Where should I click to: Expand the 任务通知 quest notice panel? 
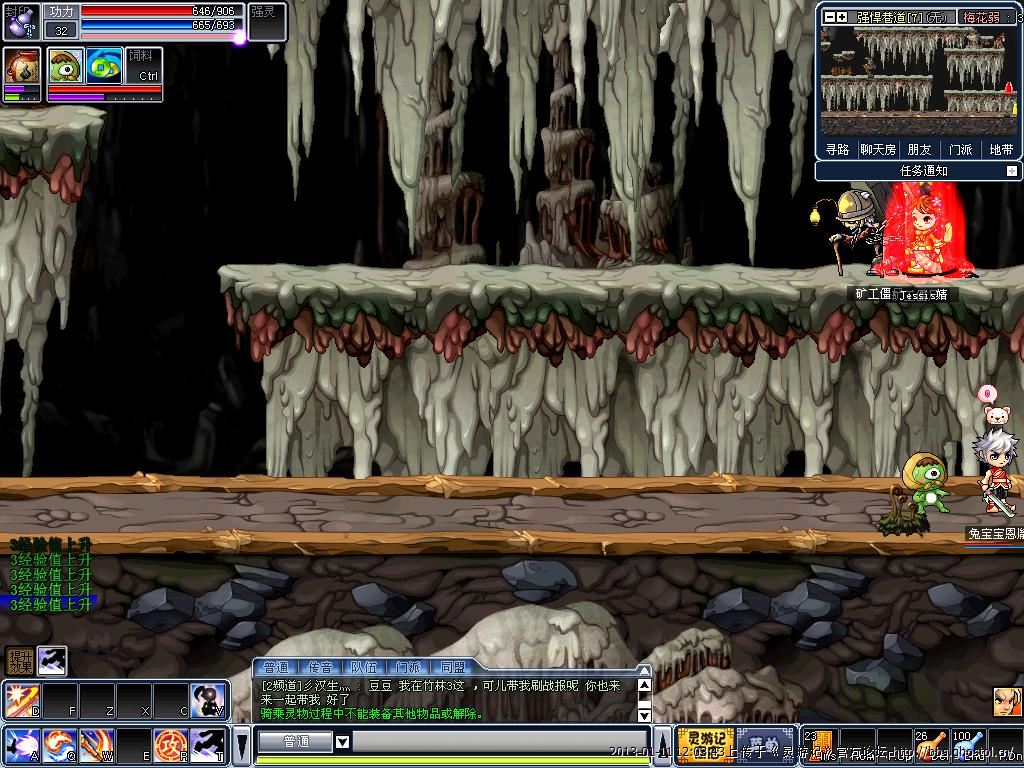[x=1011, y=171]
